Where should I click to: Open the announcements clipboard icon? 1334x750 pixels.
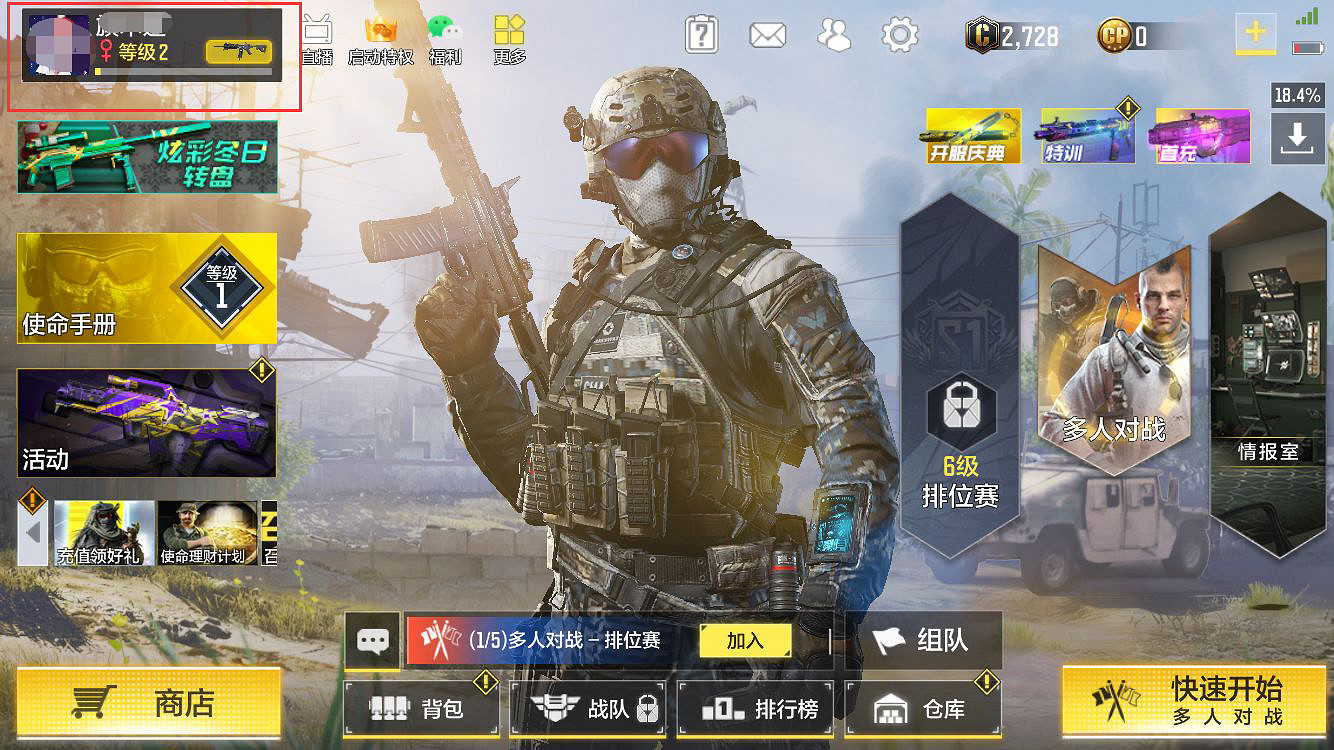pos(701,32)
